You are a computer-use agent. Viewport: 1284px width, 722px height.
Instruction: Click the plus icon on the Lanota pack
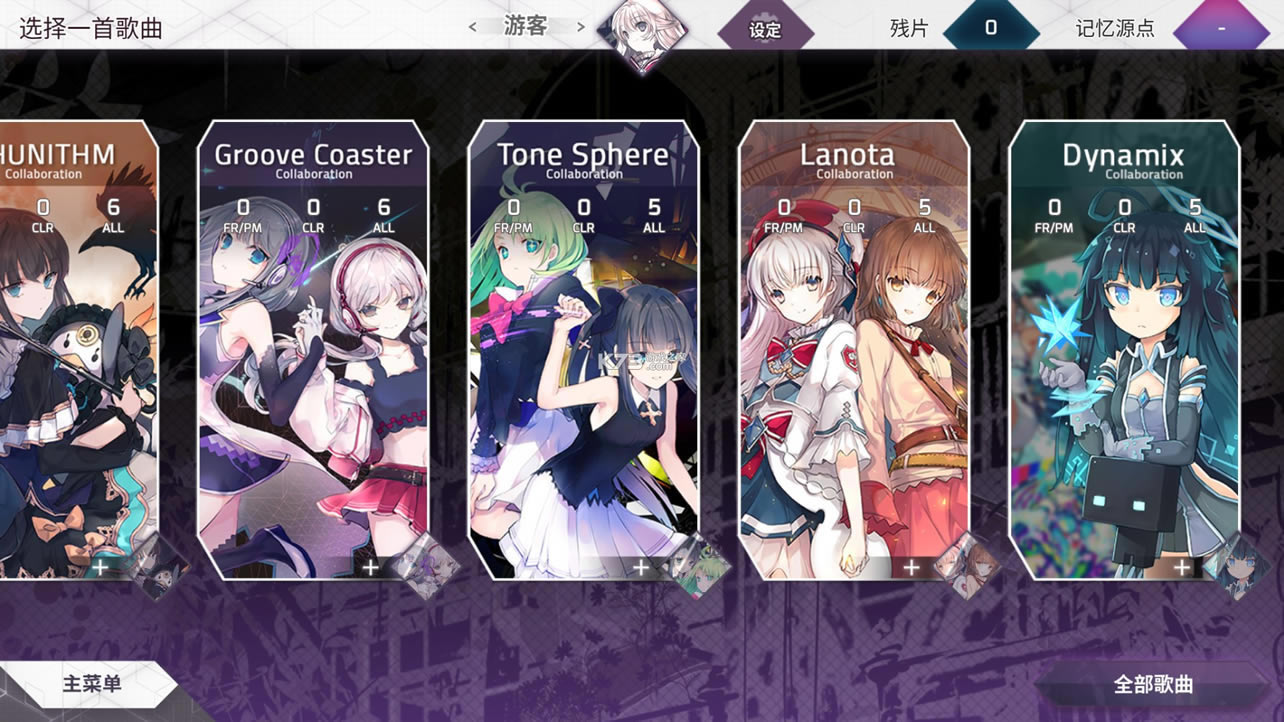pos(911,566)
